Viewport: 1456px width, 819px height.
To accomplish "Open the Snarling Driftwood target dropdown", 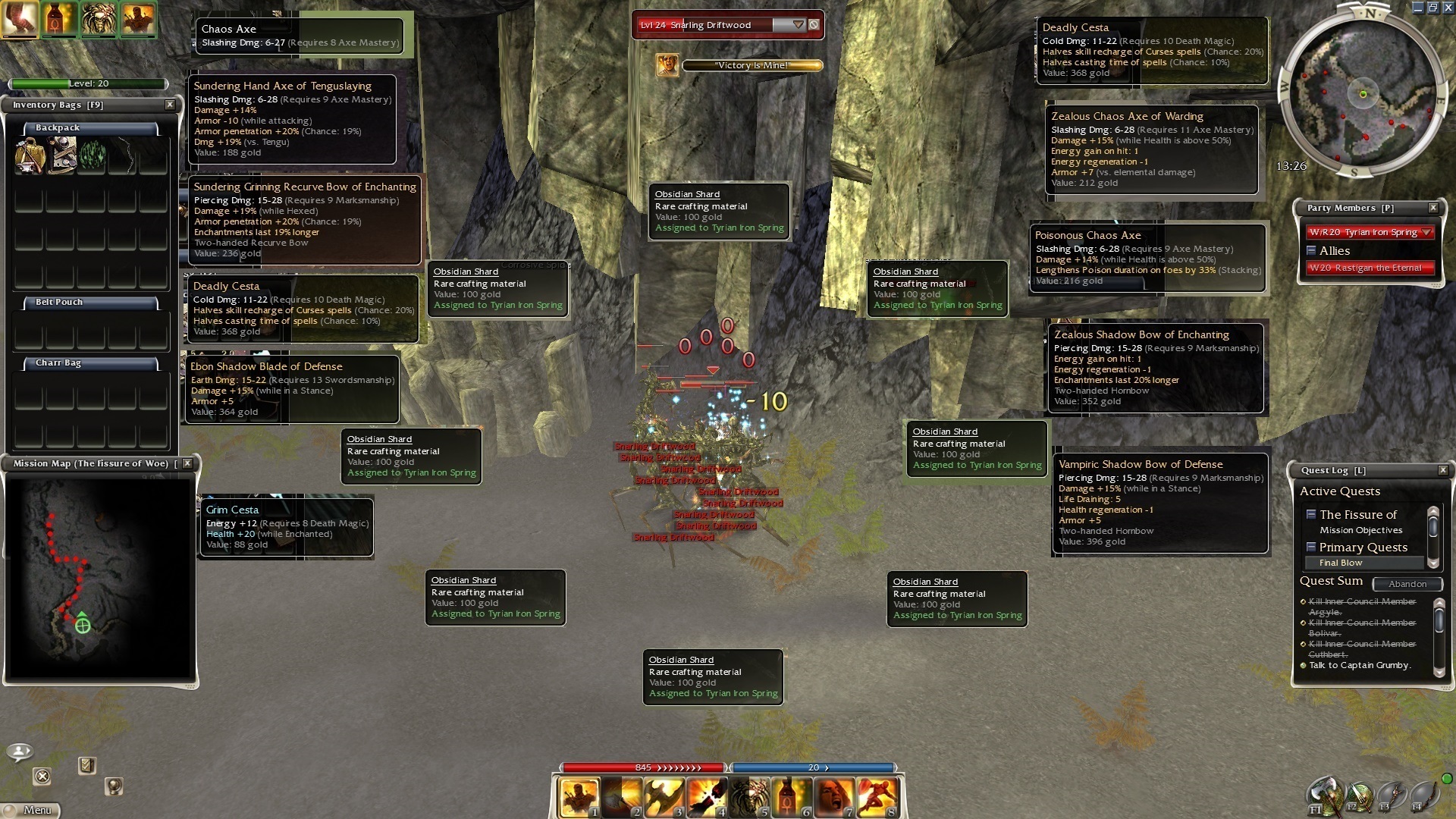I will [798, 25].
